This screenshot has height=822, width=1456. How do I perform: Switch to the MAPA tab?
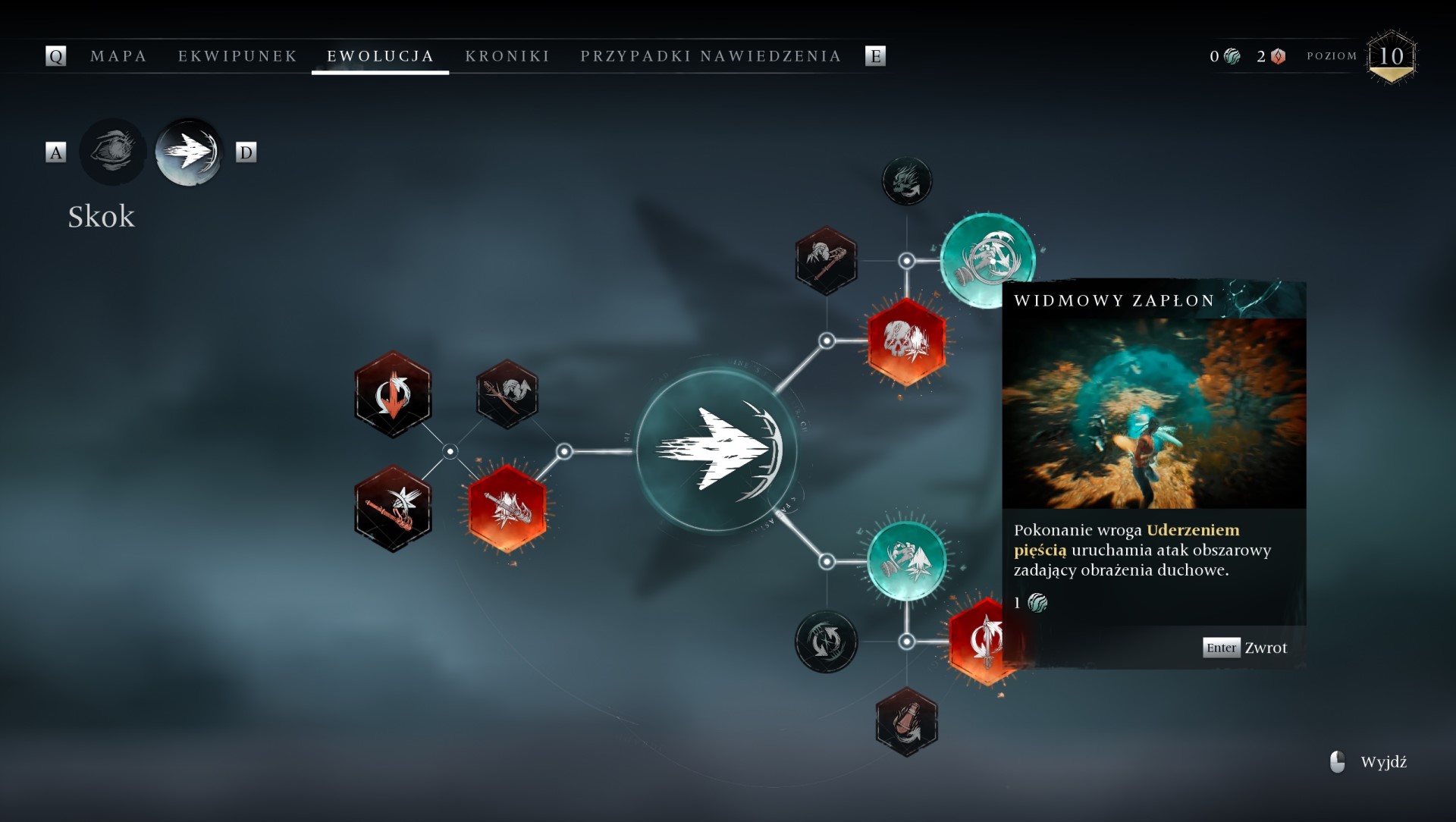pyautogui.click(x=118, y=56)
